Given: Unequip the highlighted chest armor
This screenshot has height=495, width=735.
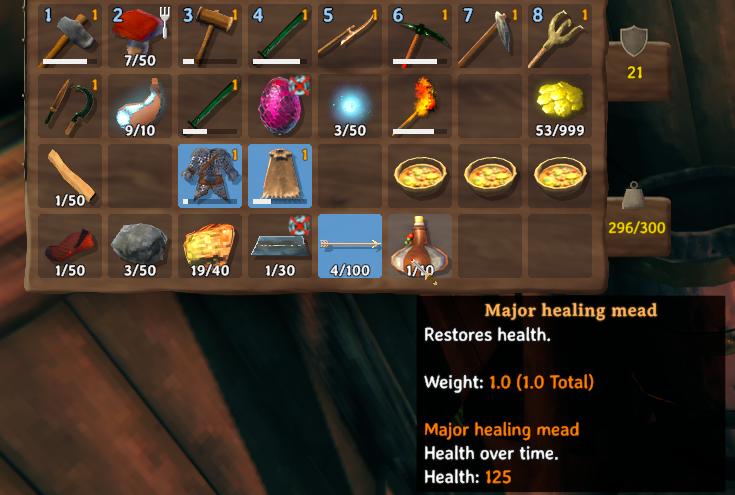Looking at the screenshot, I should coord(210,176).
